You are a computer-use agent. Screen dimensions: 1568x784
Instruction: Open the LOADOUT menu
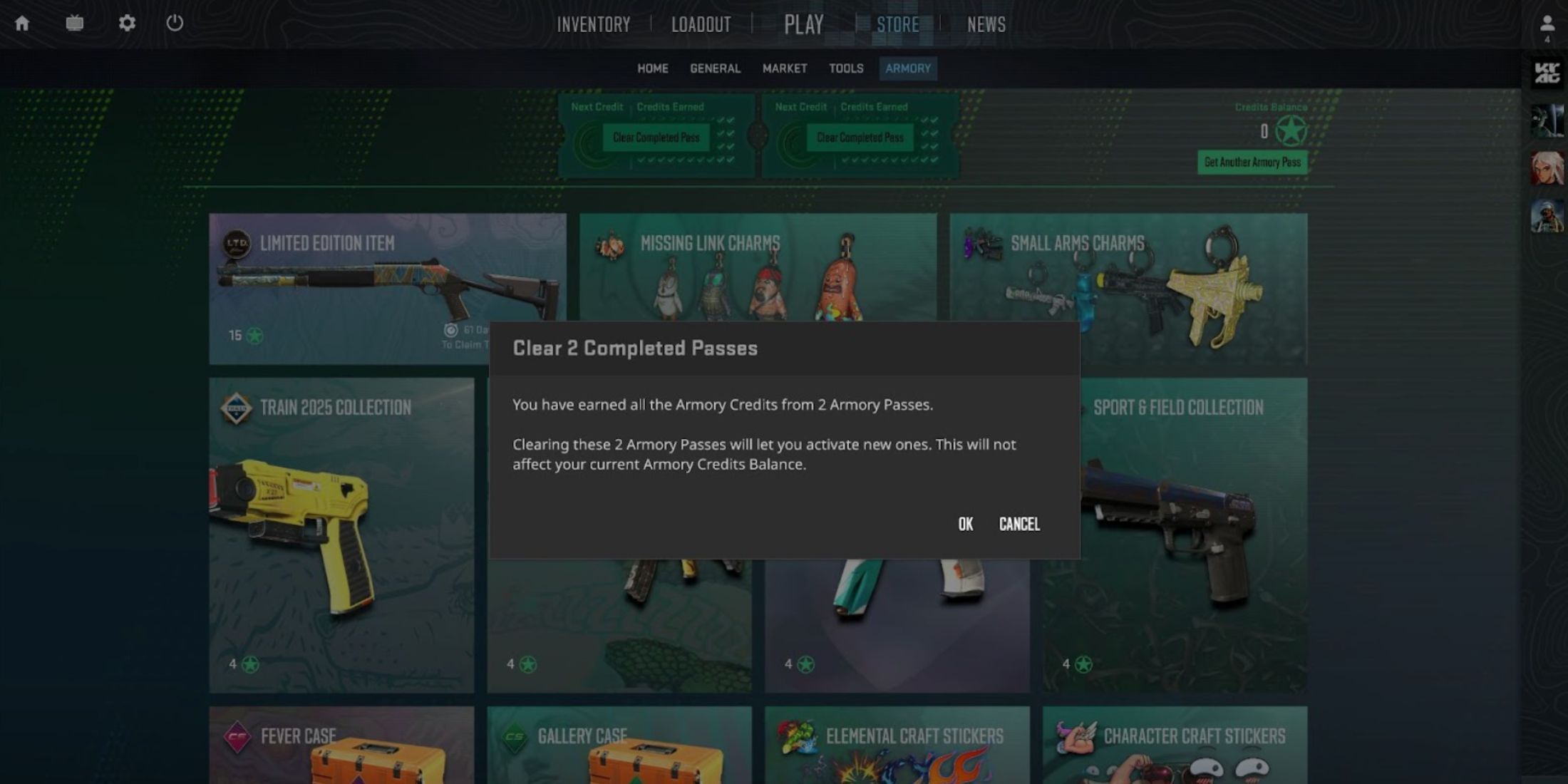(700, 24)
